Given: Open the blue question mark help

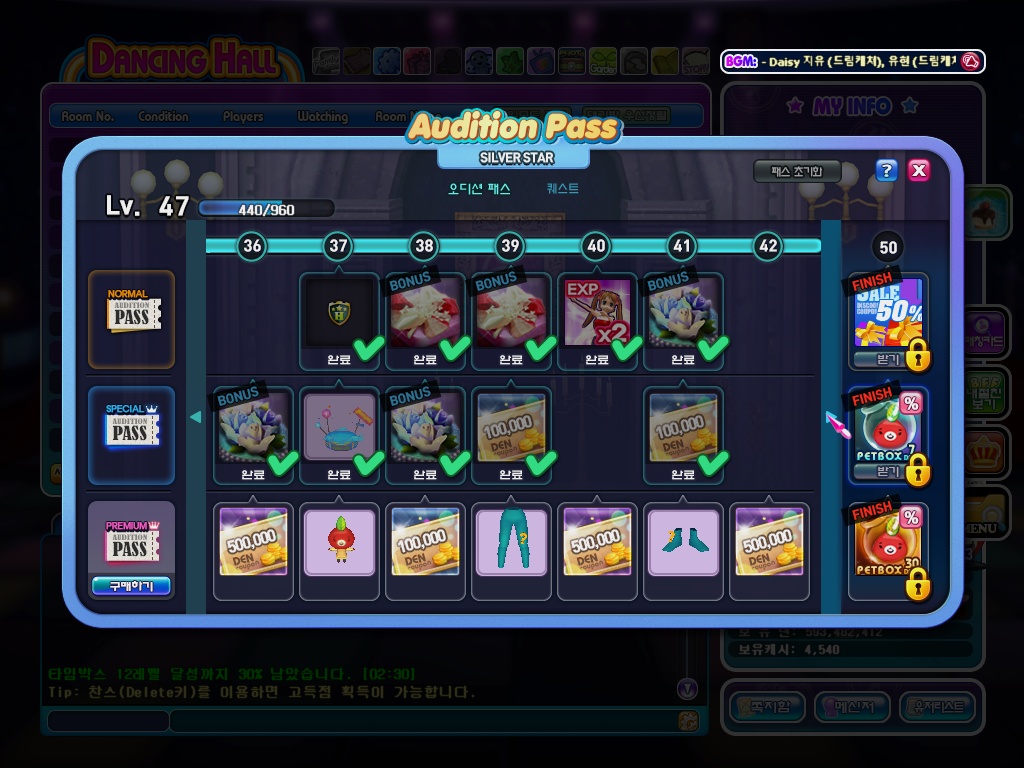Looking at the screenshot, I should tap(886, 170).
